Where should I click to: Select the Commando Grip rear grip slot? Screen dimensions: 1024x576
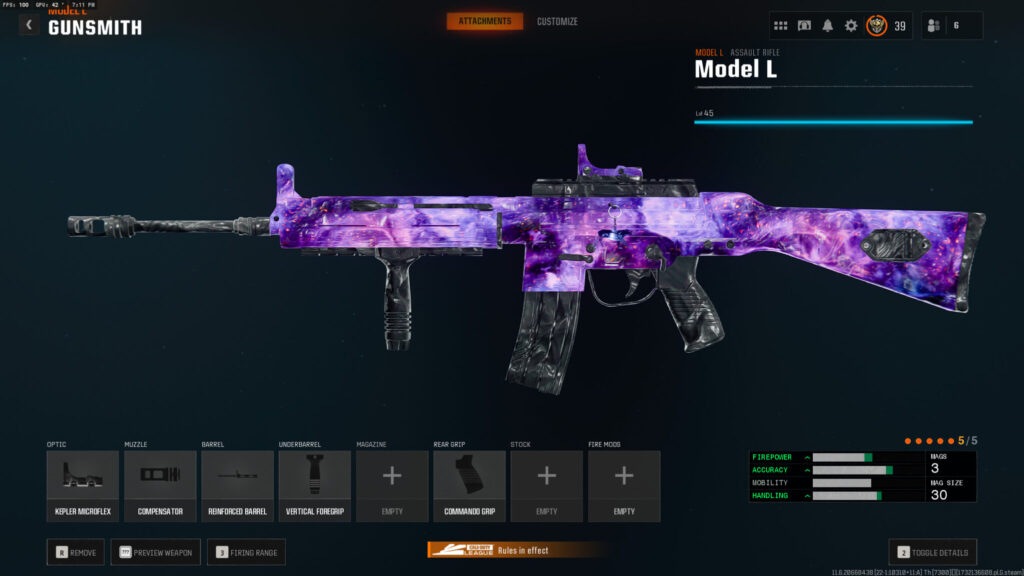pos(469,485)
